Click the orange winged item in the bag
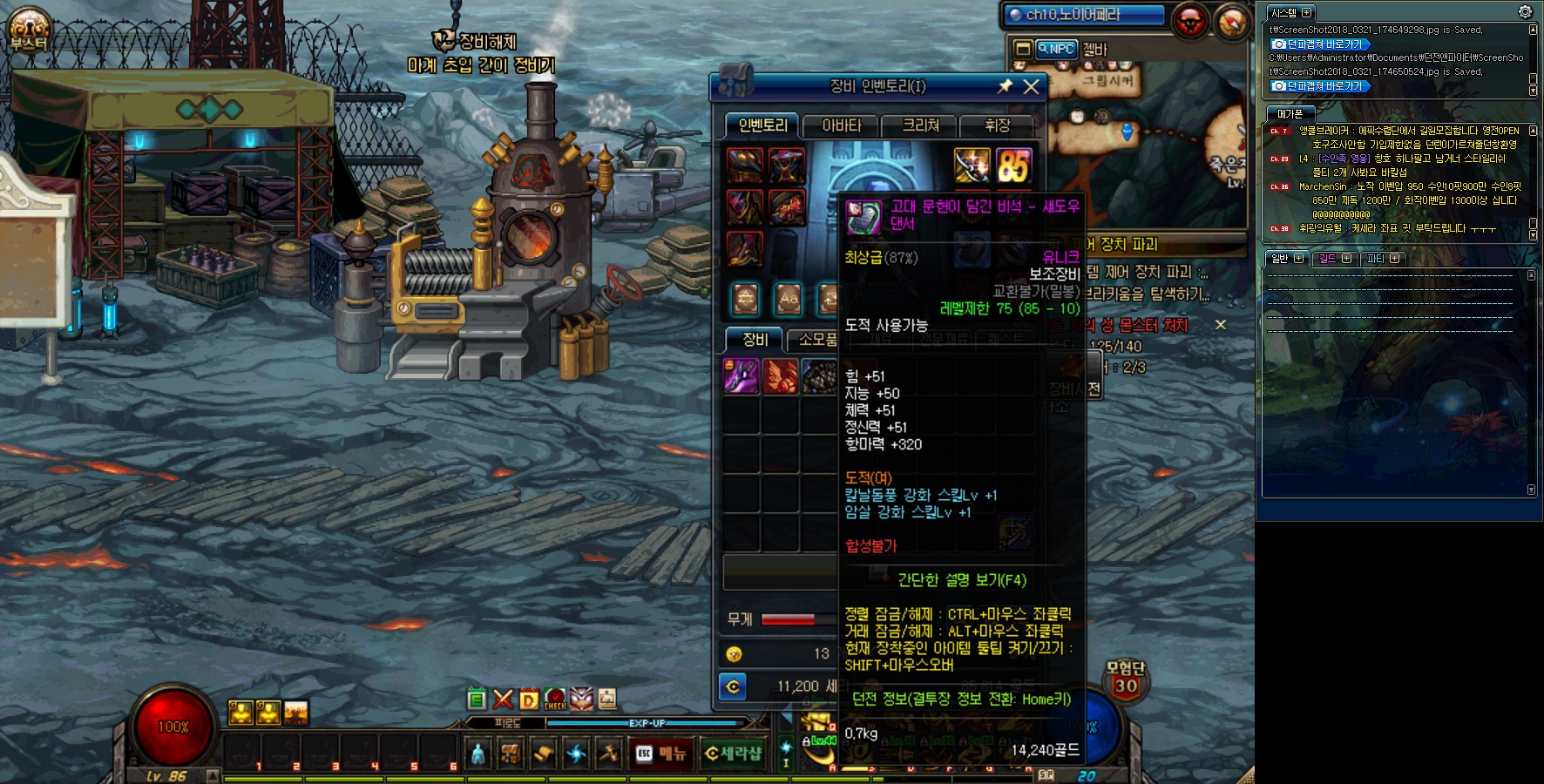 [x=780, y=376]
